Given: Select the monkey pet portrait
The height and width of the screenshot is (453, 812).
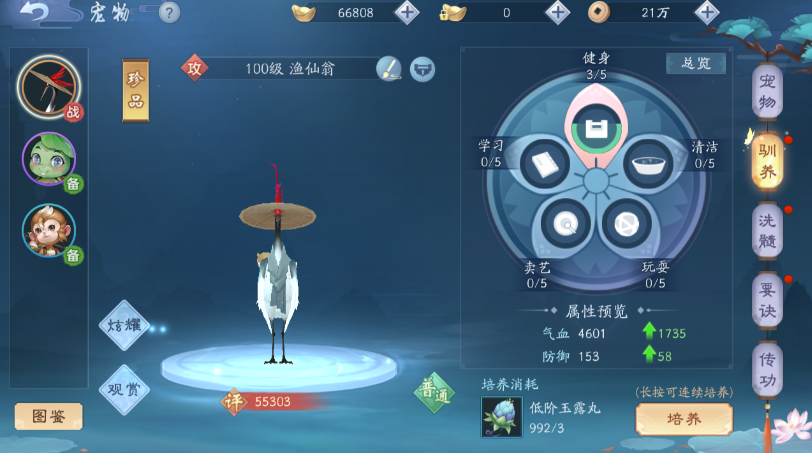Looking at the screenshot, I should [48, 231].
